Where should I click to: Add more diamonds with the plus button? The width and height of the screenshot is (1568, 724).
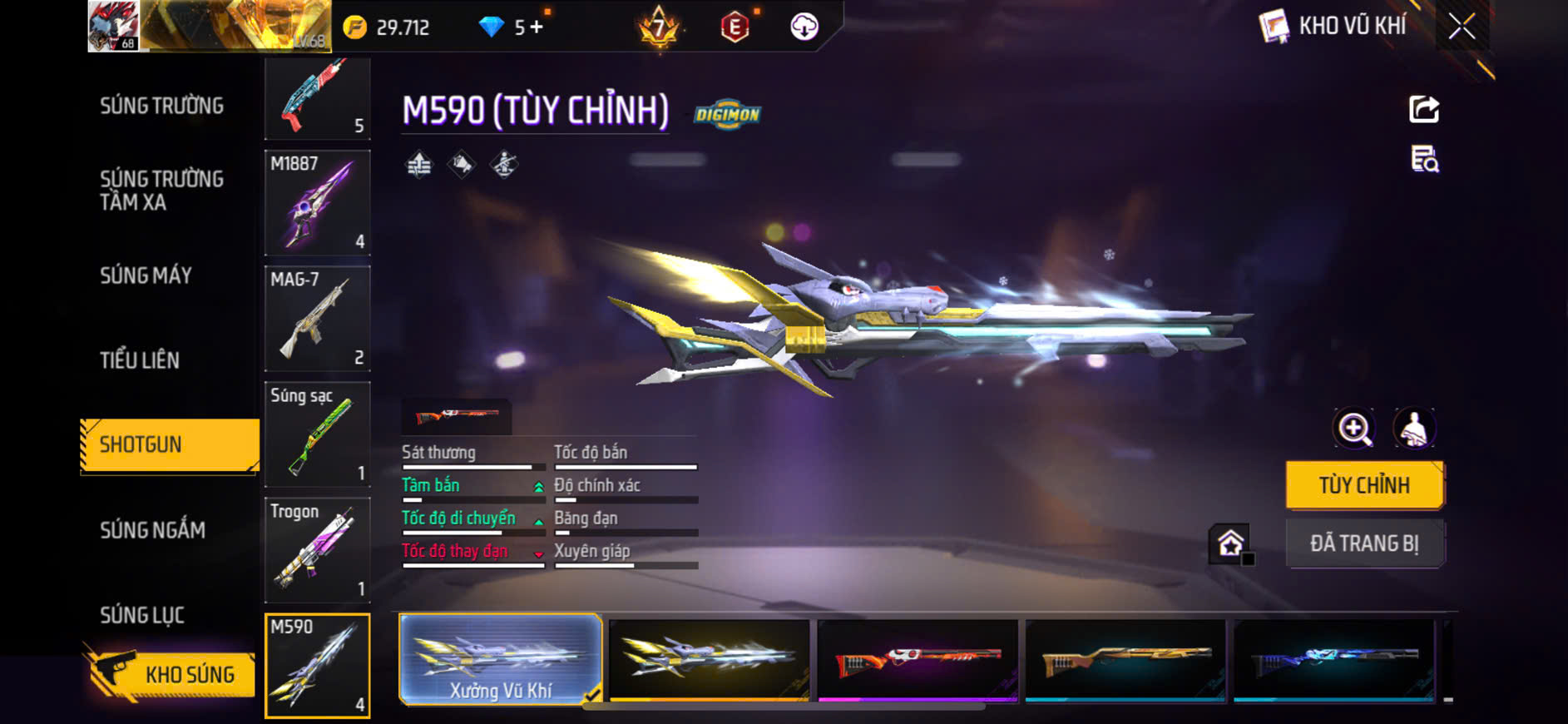[x=537, y=27]
